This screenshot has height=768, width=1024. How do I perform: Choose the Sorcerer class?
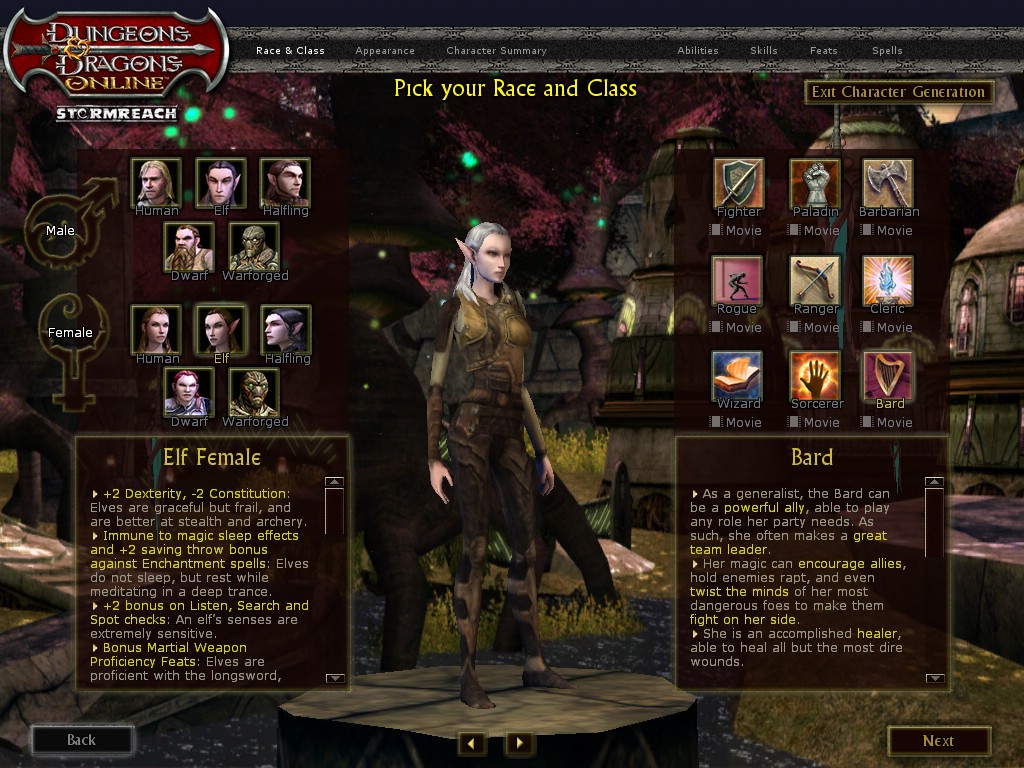coord(814,376)
